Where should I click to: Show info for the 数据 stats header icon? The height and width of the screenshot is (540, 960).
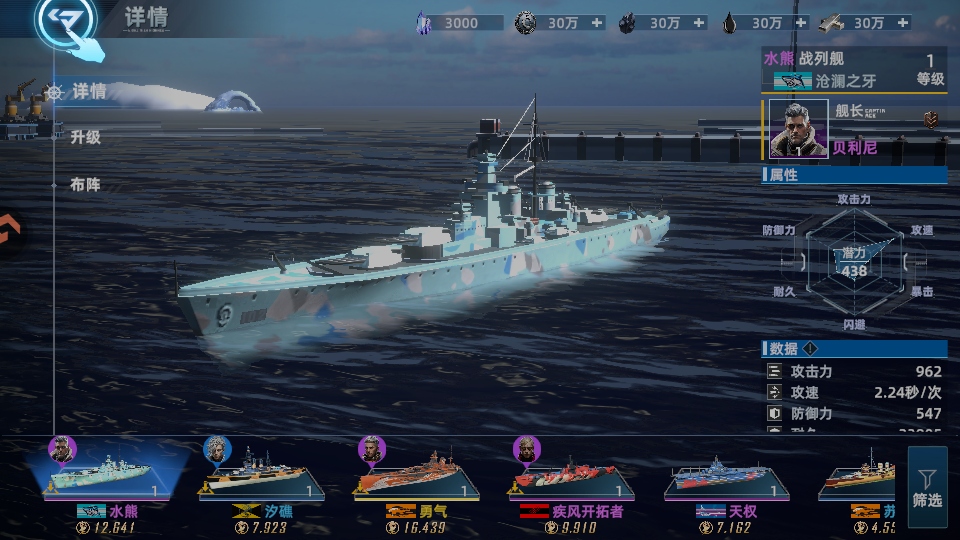(x=811, y=348)
